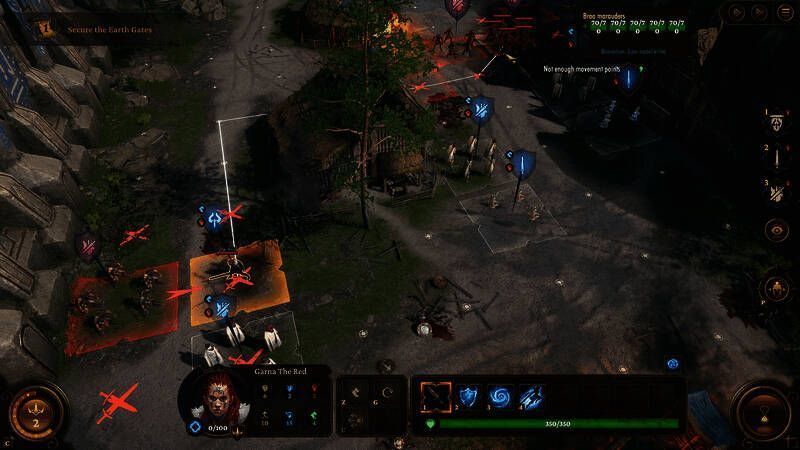Click the first play speed button
Image resolution: width=800 pixels, height=450 pixels.
pos(739,13)
